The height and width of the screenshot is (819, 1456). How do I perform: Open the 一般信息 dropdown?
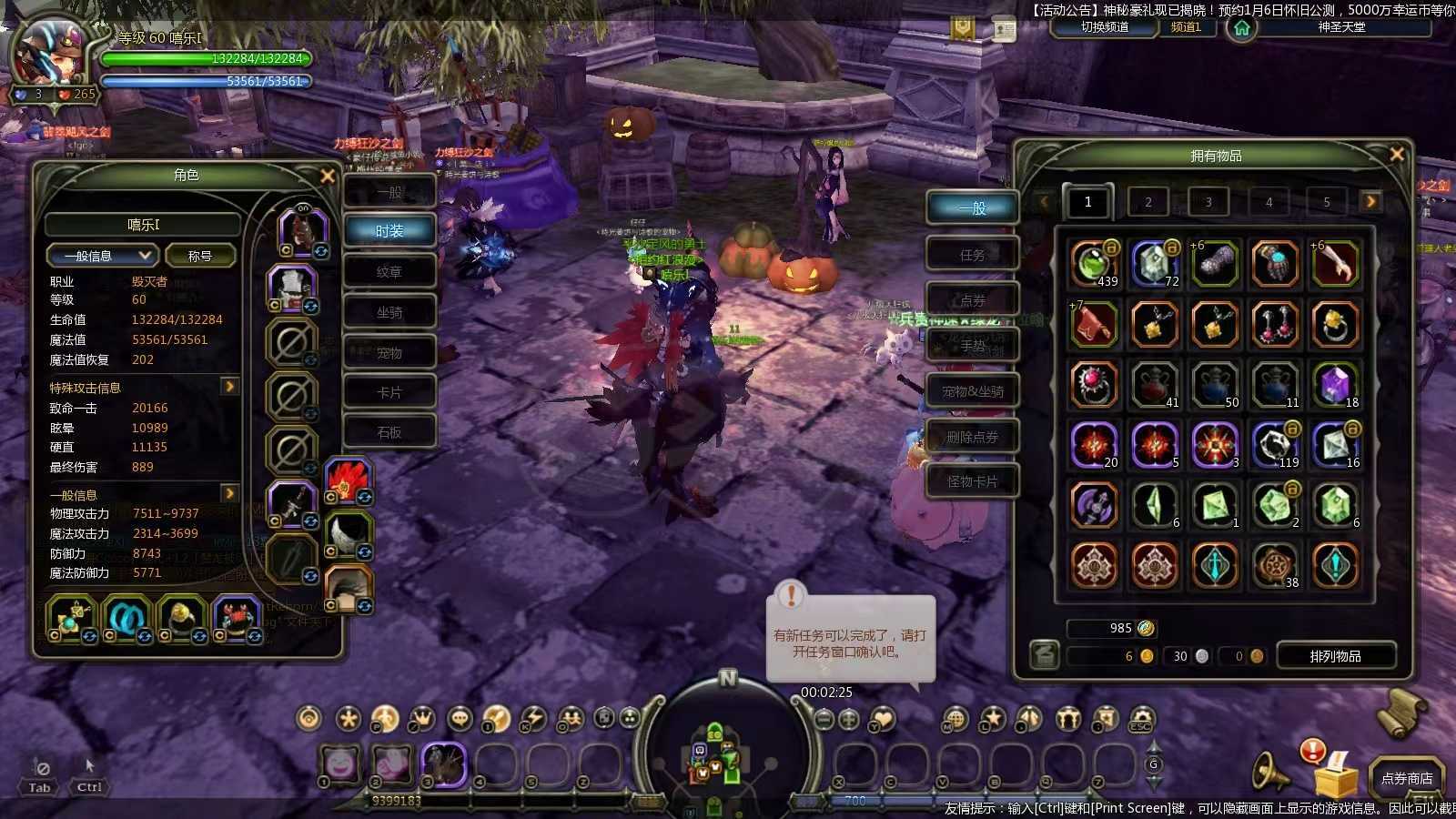(x=101, y=256)
